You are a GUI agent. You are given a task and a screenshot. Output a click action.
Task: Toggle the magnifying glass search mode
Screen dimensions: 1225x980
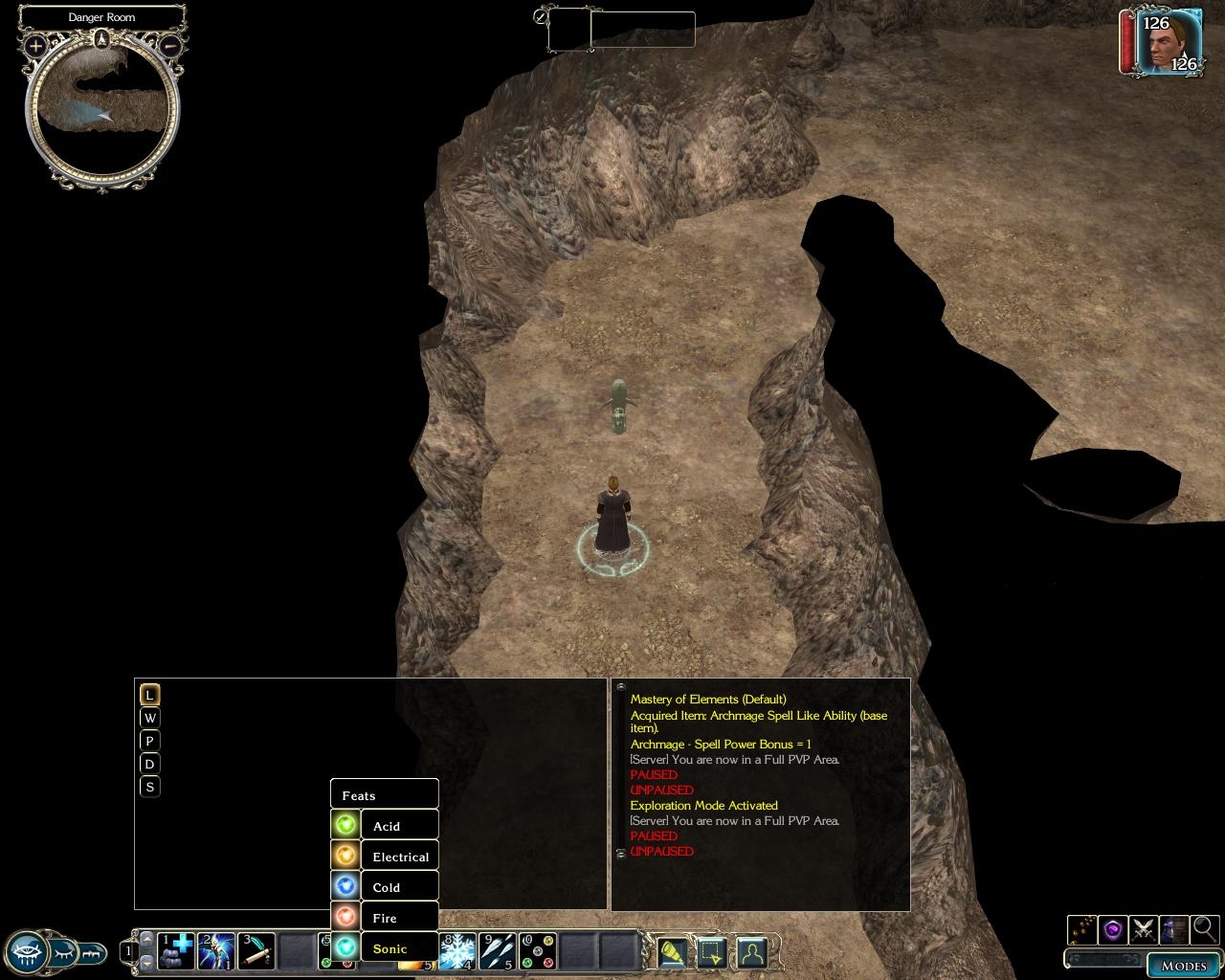pos(1204,928)
